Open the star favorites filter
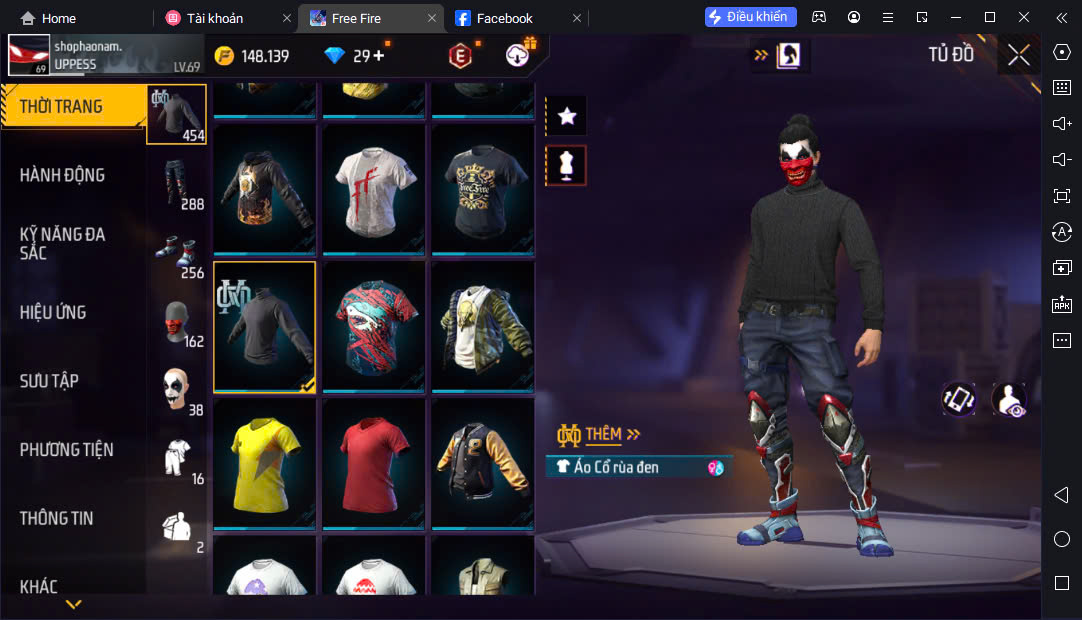This screenshot has height=620, width=1082. pos(566,116)
